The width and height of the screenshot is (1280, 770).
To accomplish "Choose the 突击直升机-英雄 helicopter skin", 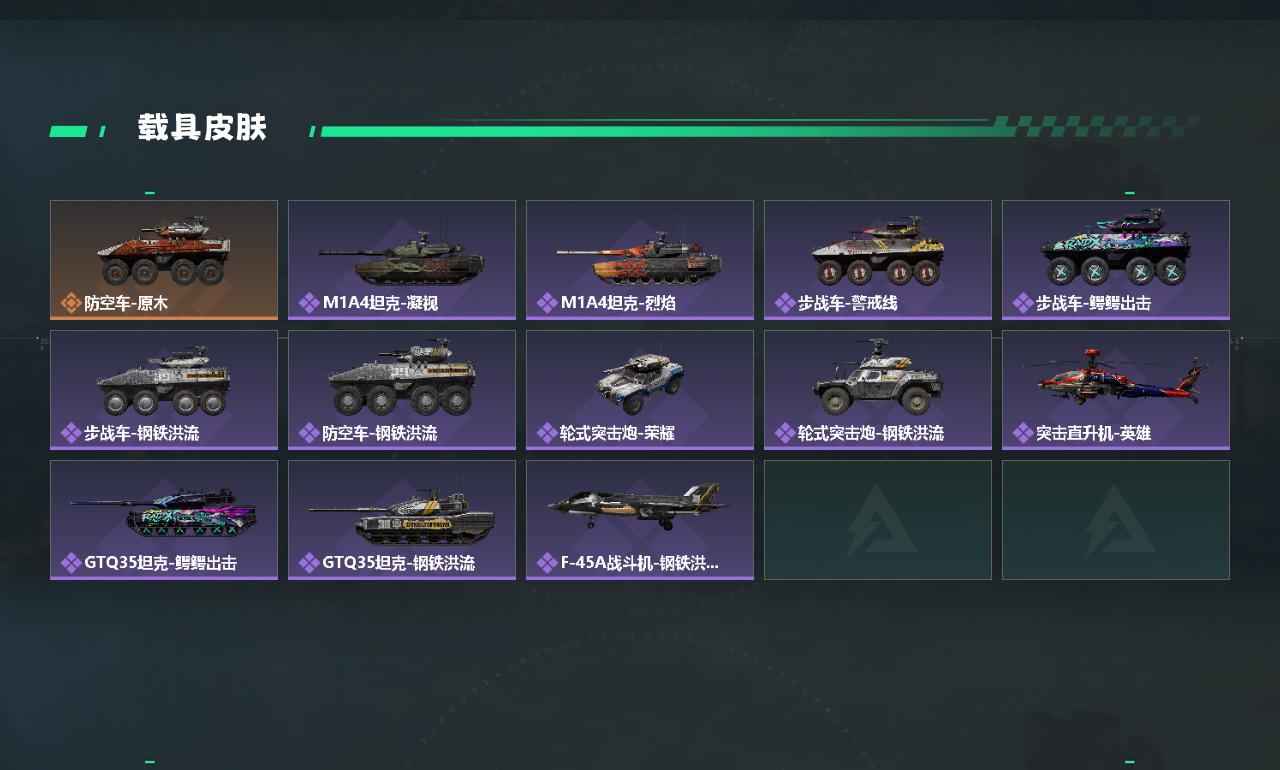I will pos(1116,390).
